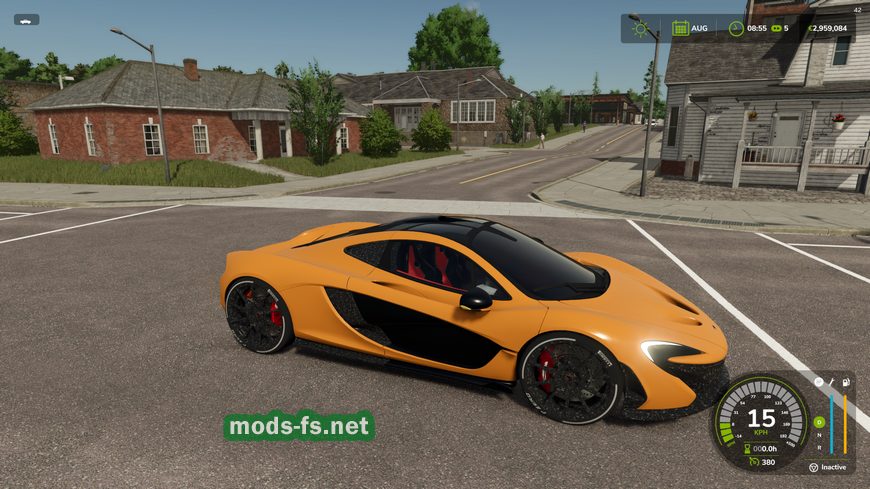Click the fuel pump icon
The width and height of the screenshot is (870, 489).
coord(846,382)
